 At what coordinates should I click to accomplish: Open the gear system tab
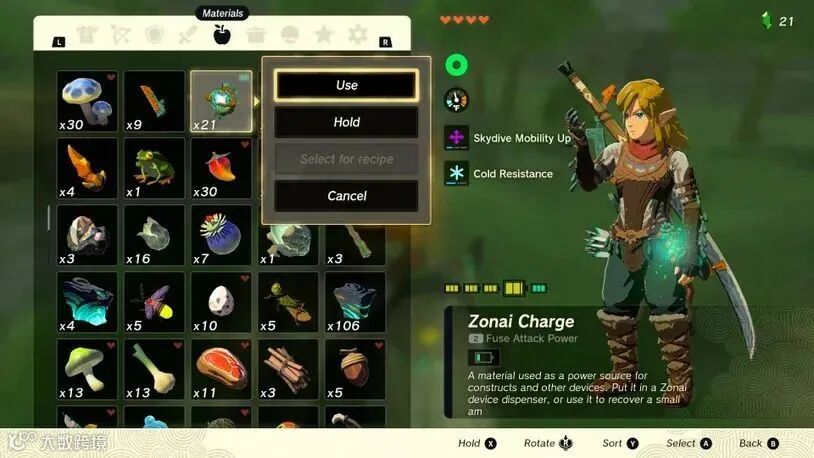click(x=357, y=36)
